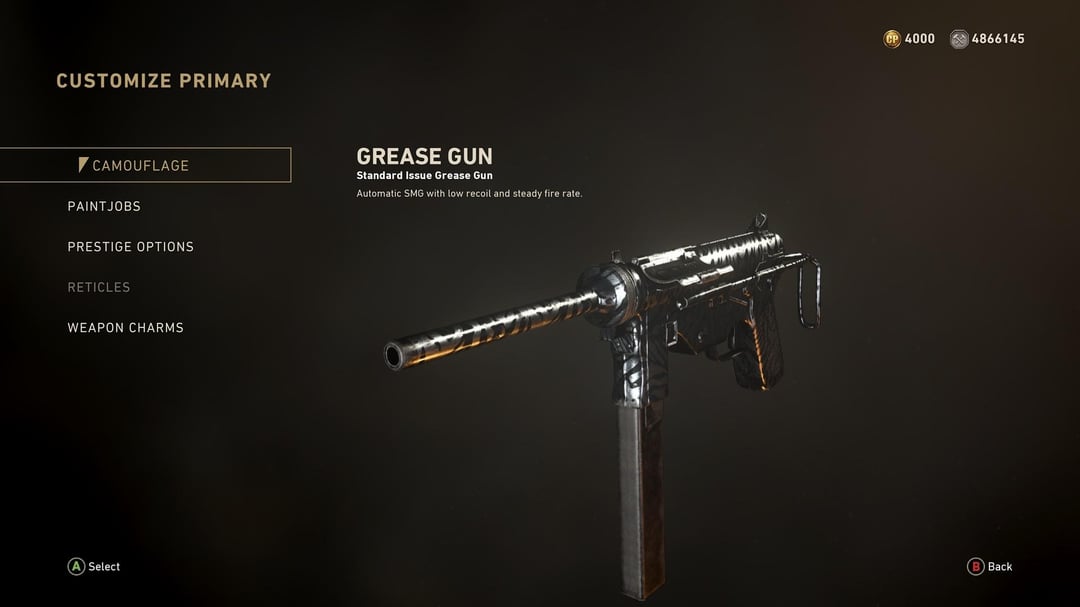Select the Paintjobs menu entry
This screenshot has height=607, width=1080.
[x=104, y=206]
